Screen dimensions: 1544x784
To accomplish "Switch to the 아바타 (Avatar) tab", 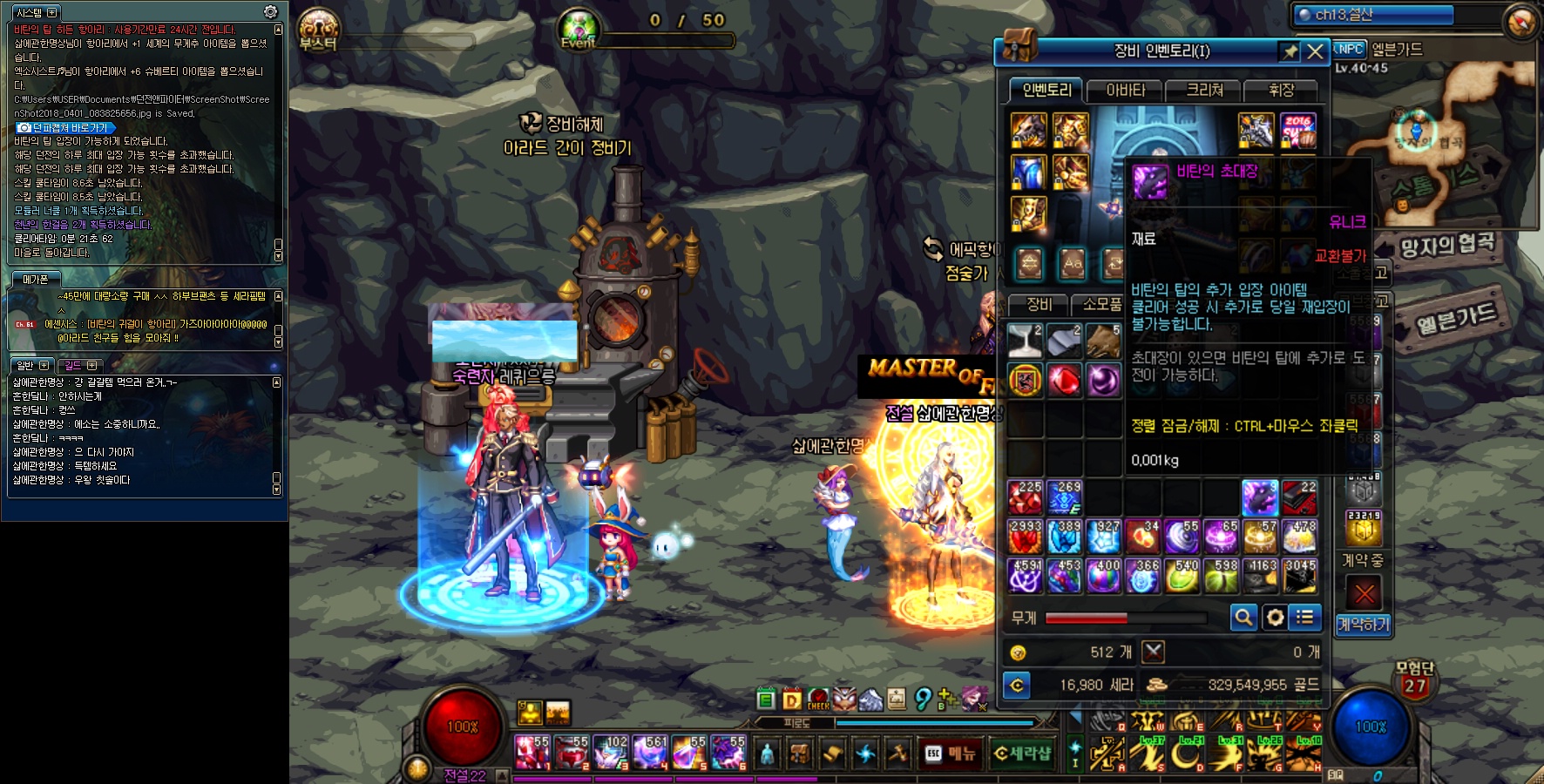I will (1125, 90).
